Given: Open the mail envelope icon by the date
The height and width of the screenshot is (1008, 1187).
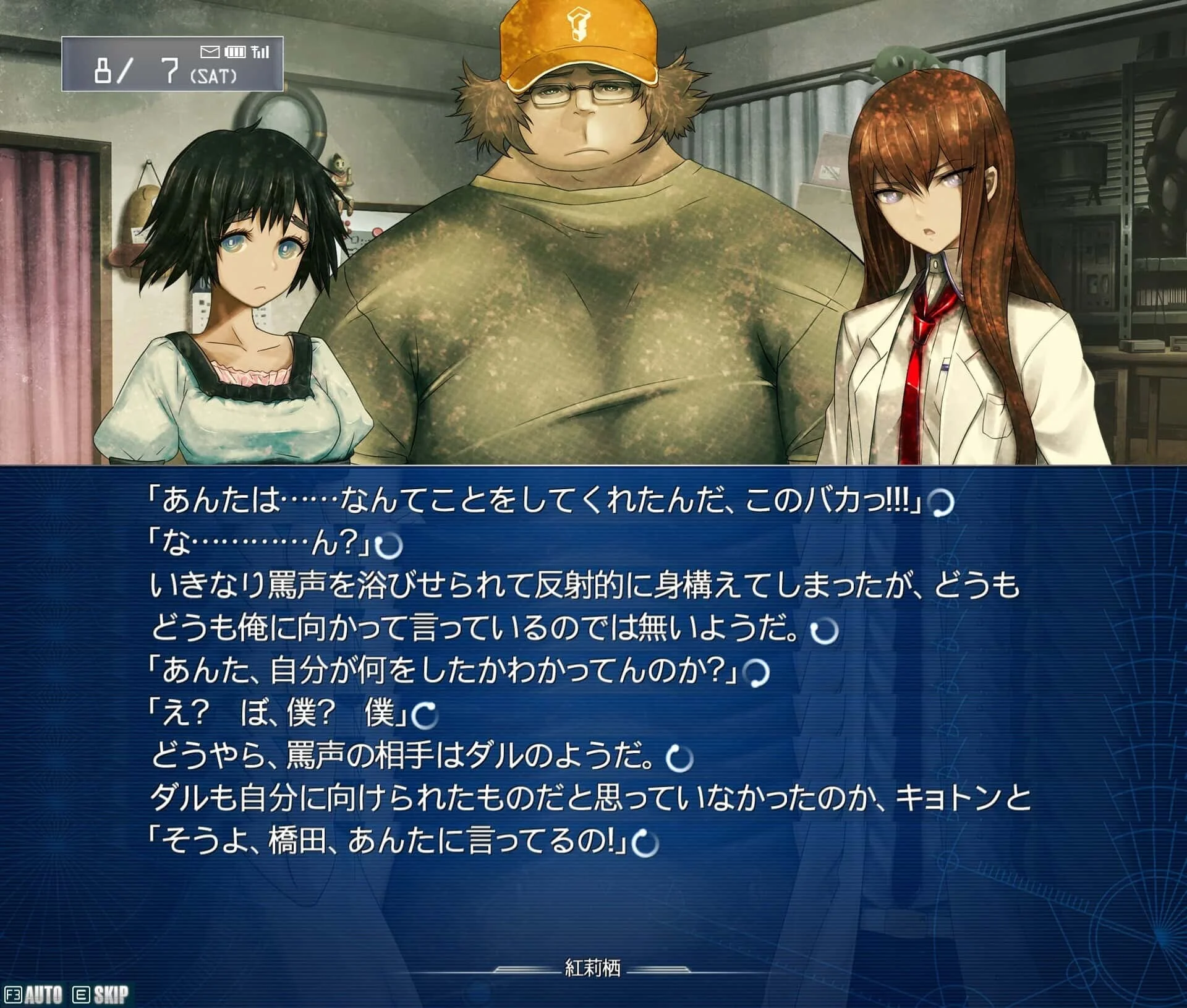Looking at the screenshot, I should 210,51.
